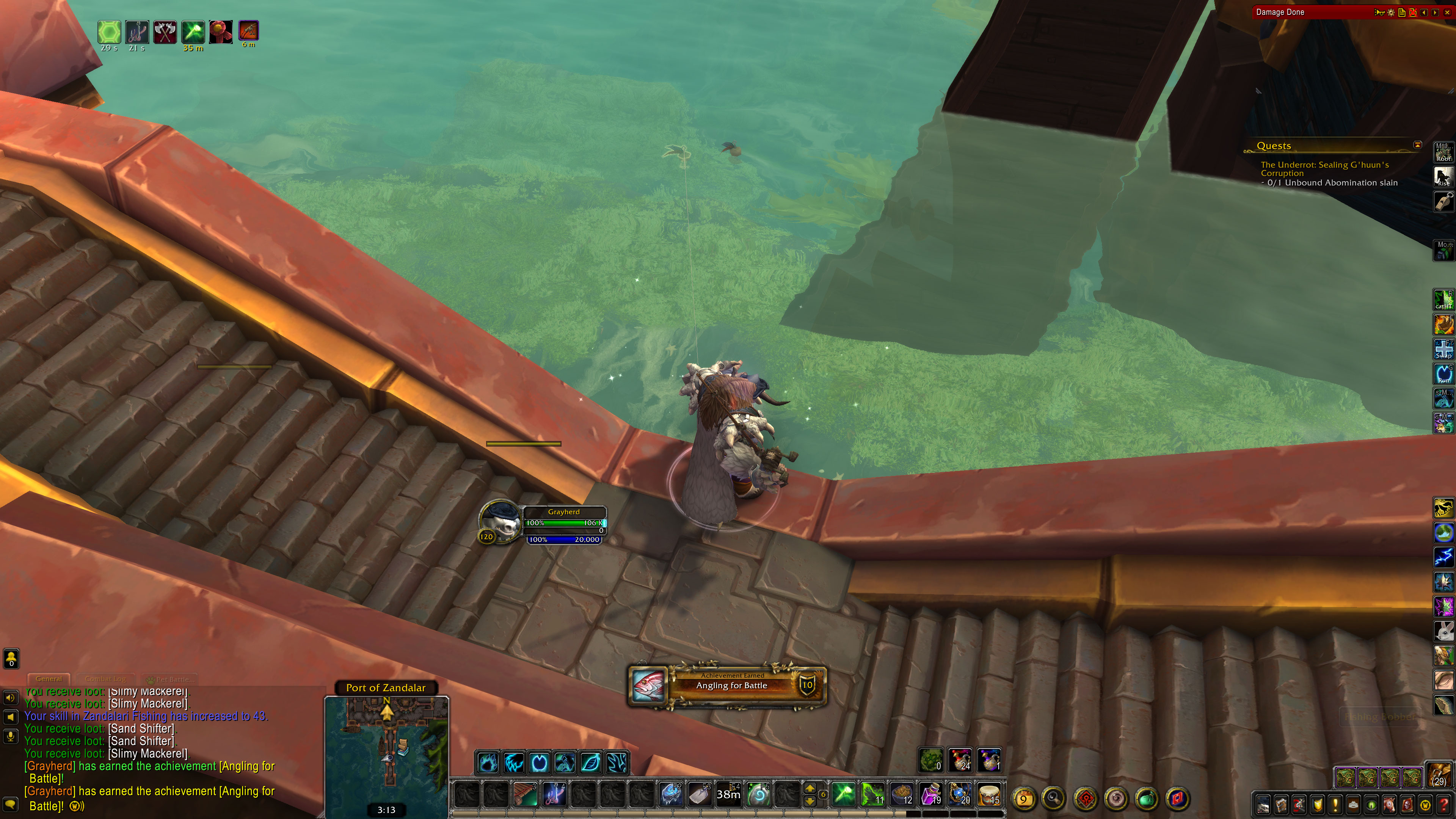
Task: Open the chat speech bubble menu button
Action: tap(10, 804)
